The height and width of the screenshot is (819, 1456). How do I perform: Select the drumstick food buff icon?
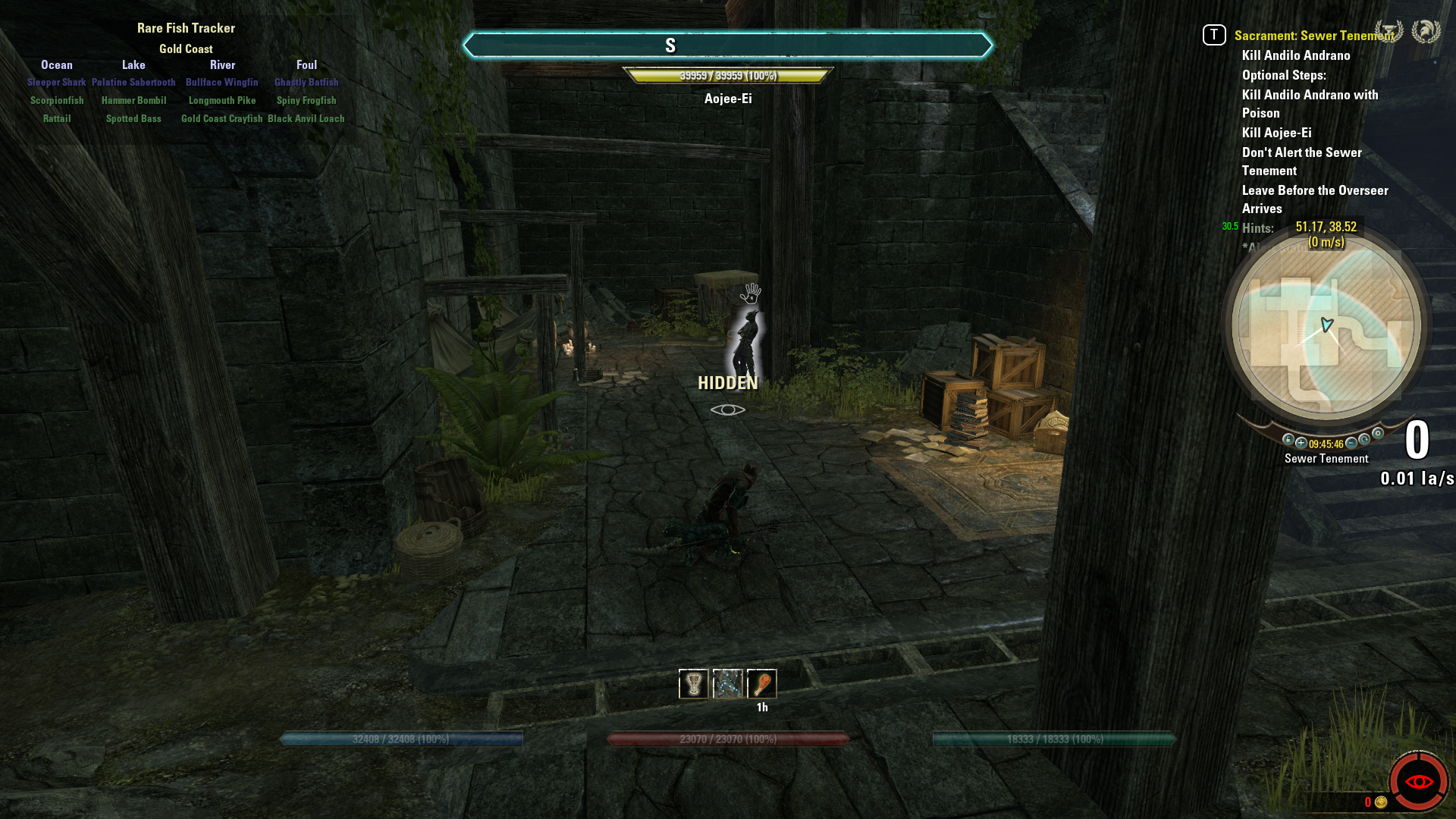tap(762, 684)
